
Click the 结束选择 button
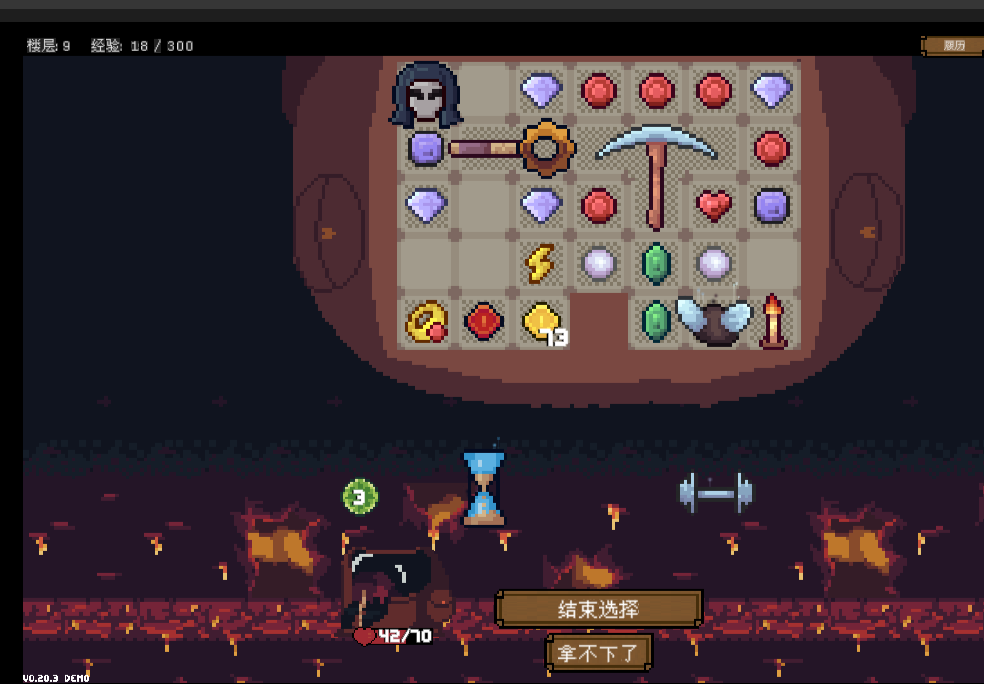click(x=598, y=609)
